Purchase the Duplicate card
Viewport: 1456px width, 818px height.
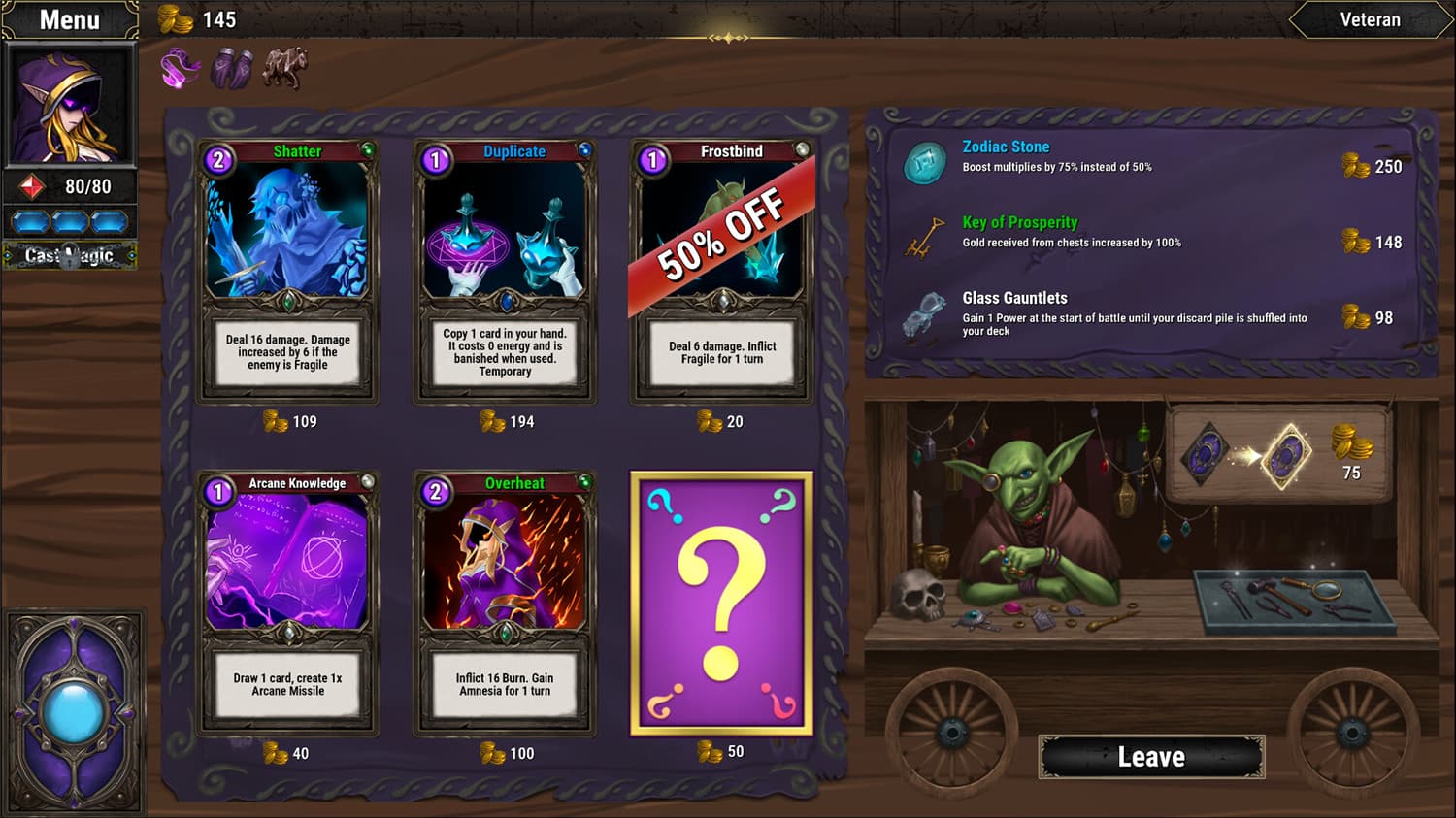505,272
